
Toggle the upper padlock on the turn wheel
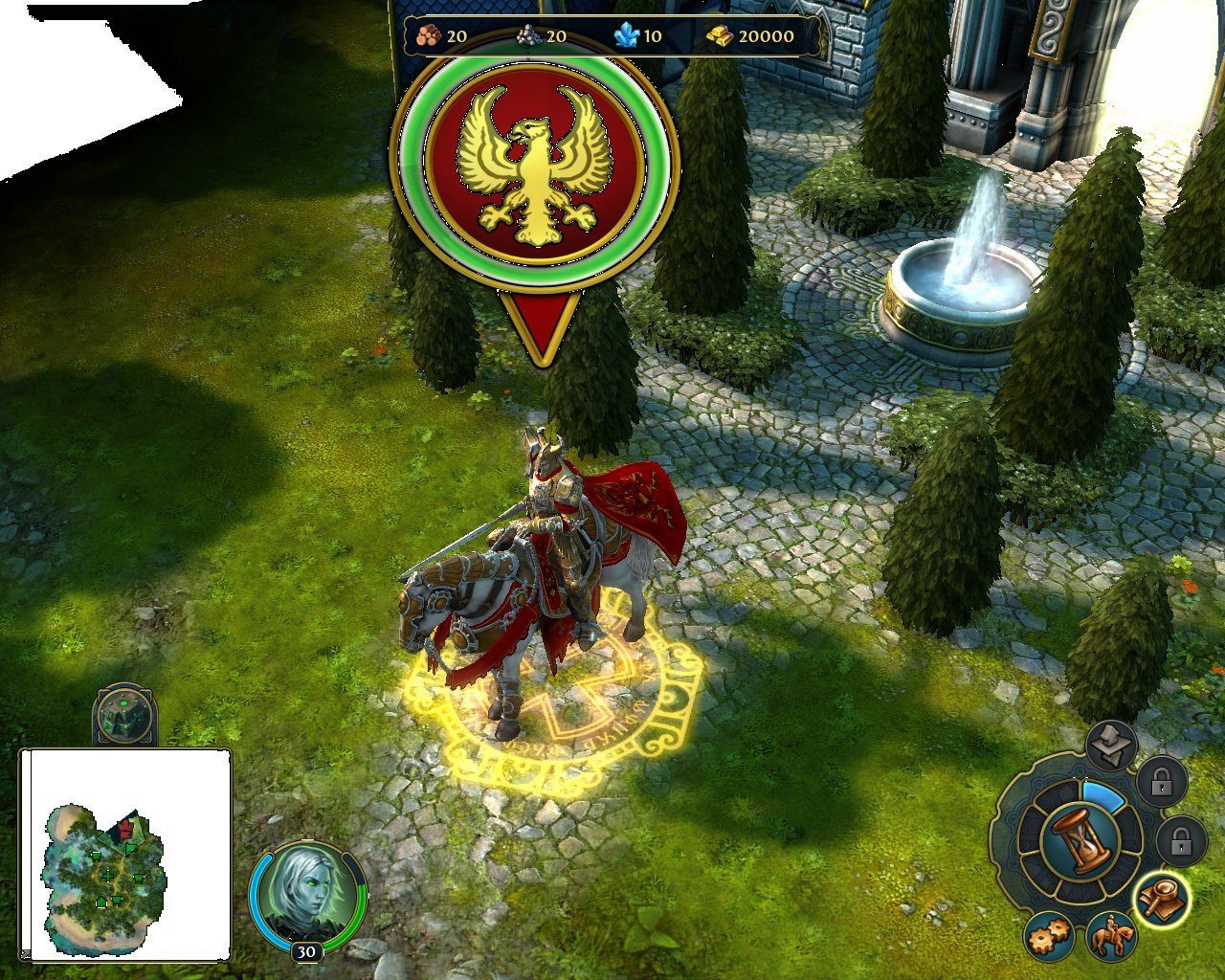click(1162, 783)
